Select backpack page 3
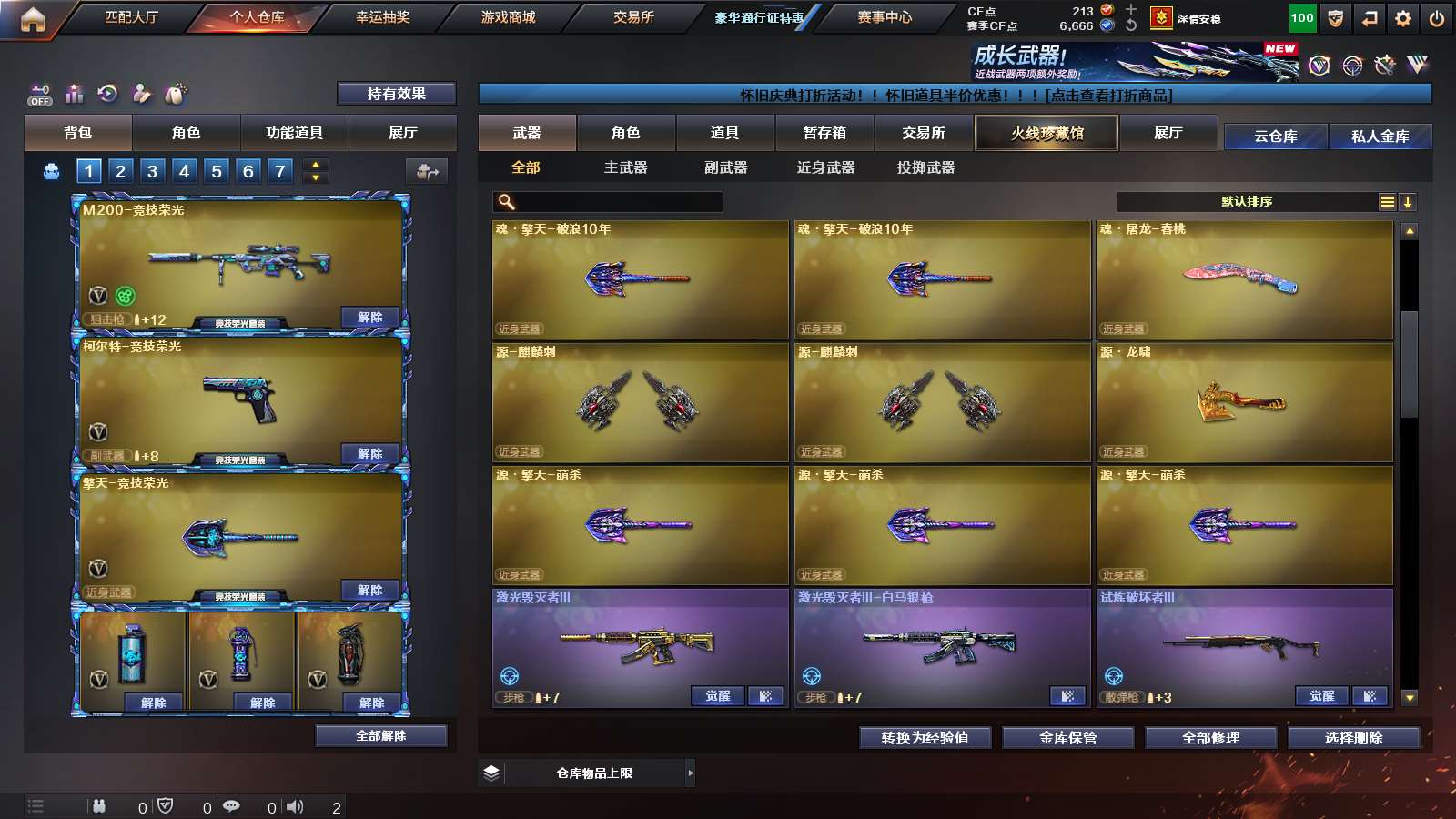Screen dimensions: 1456x819 click(152, 170)
